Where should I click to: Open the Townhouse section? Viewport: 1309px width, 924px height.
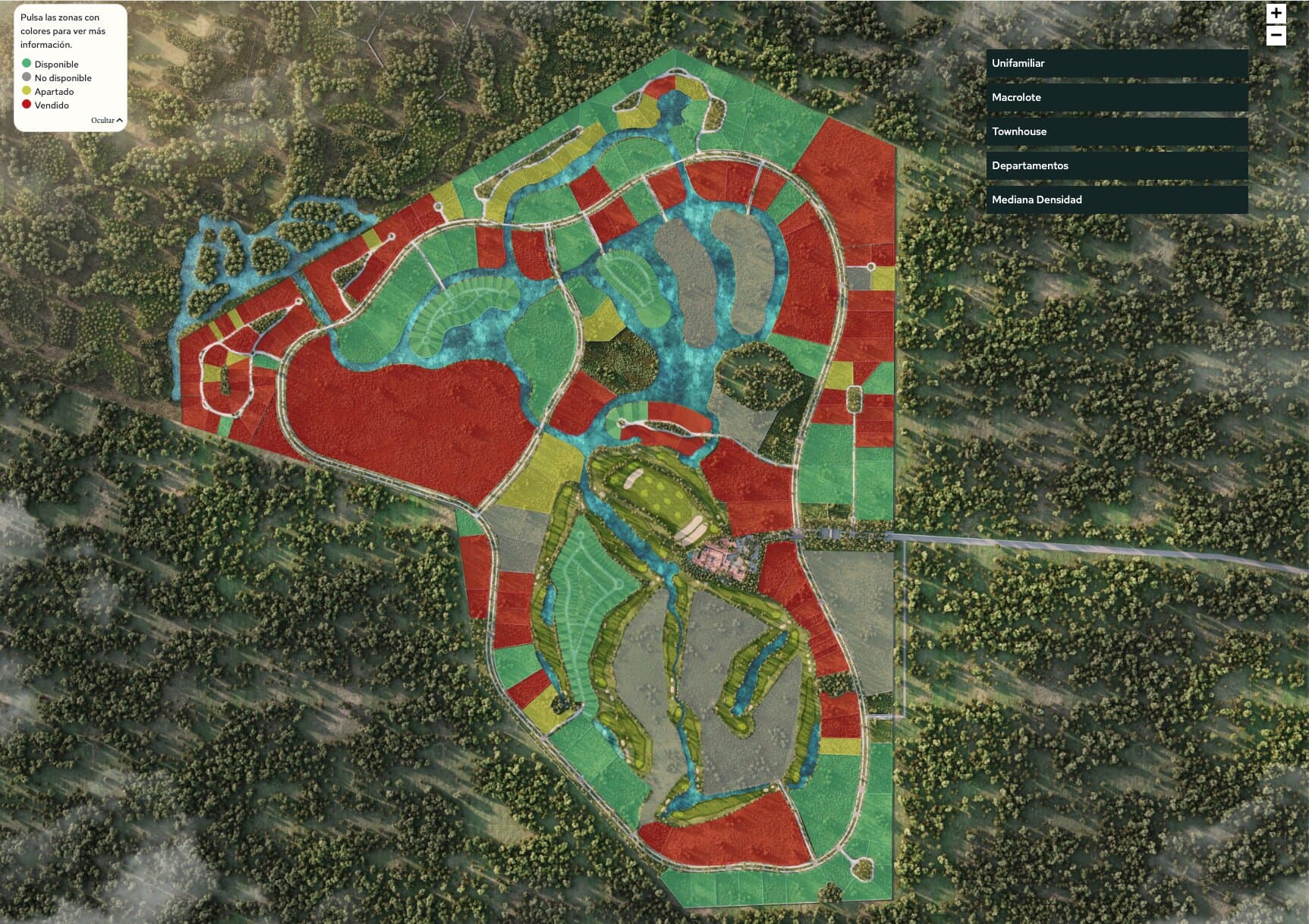coord(1115,131)
